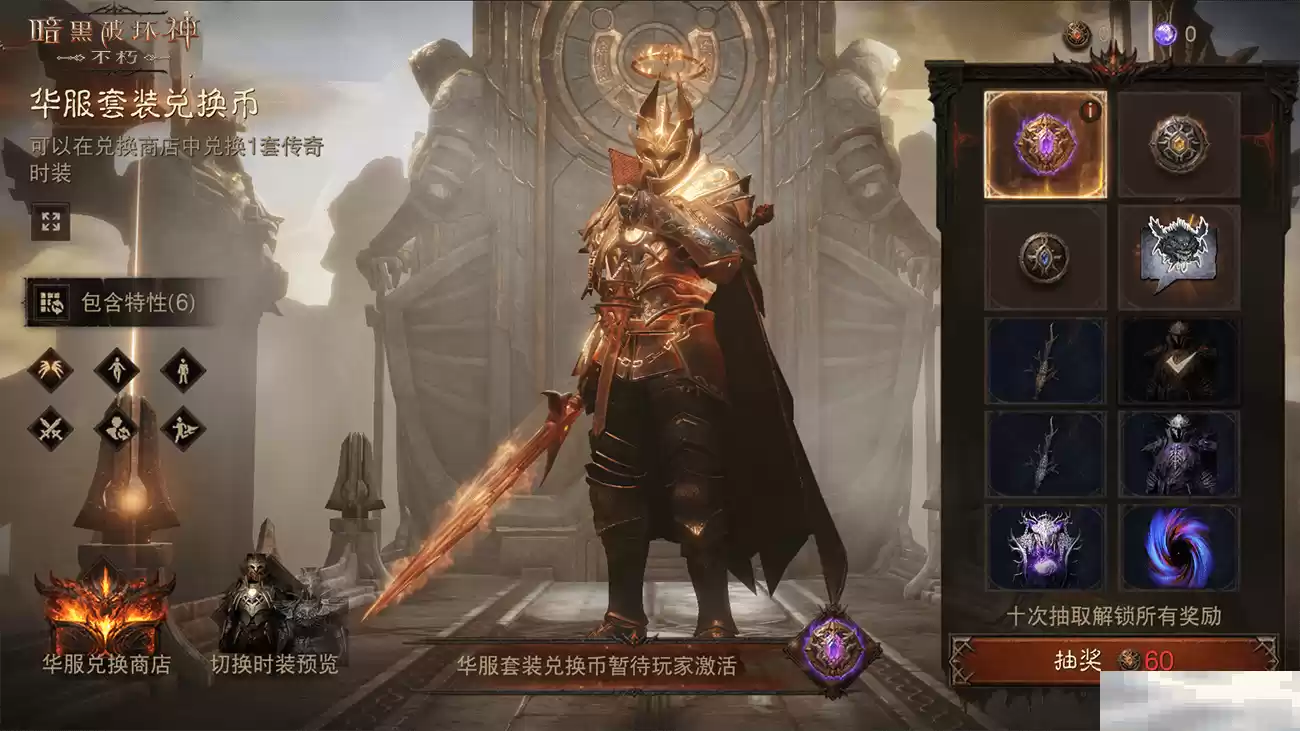Select the running-figure trait icon

181,427
